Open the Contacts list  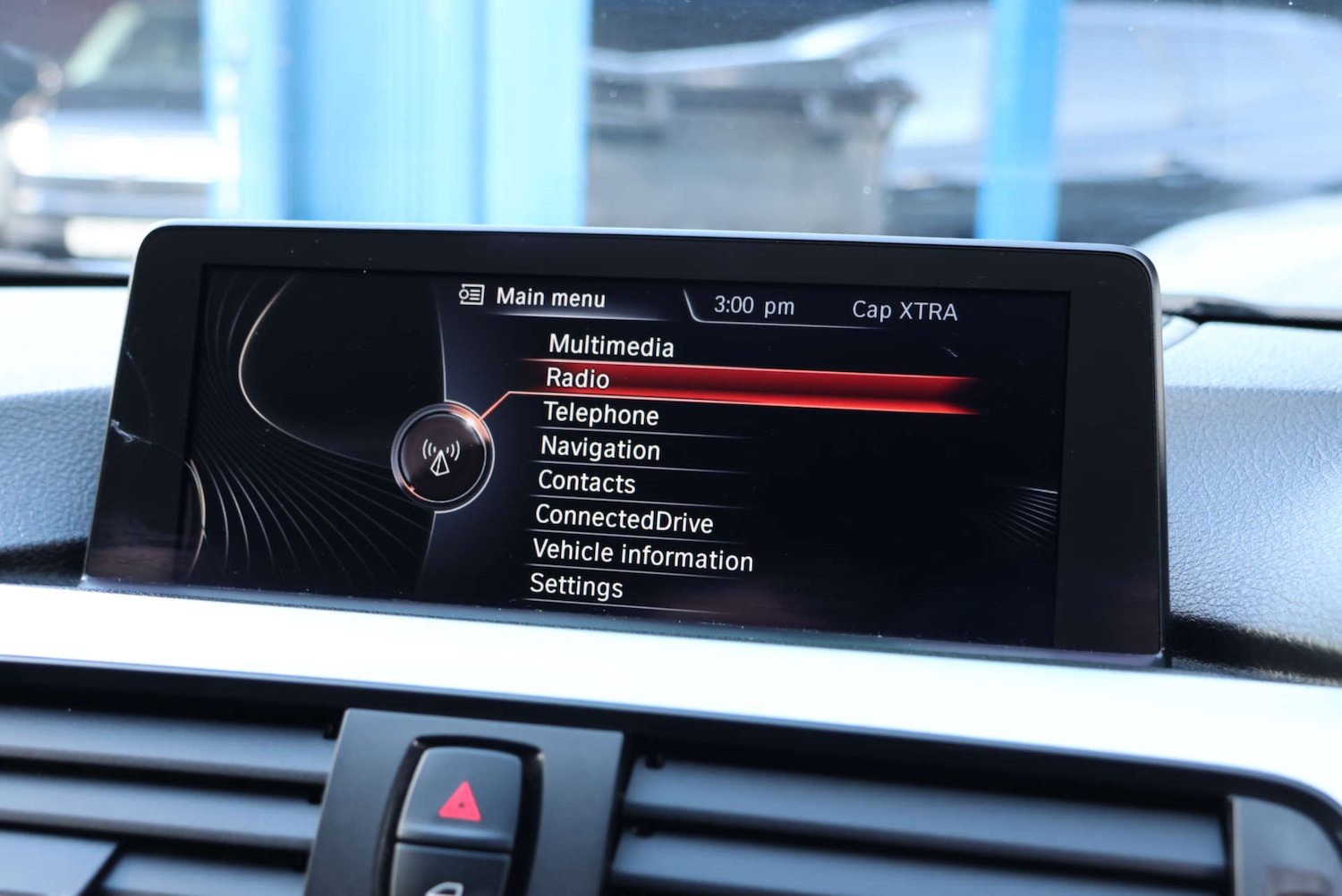585,483
